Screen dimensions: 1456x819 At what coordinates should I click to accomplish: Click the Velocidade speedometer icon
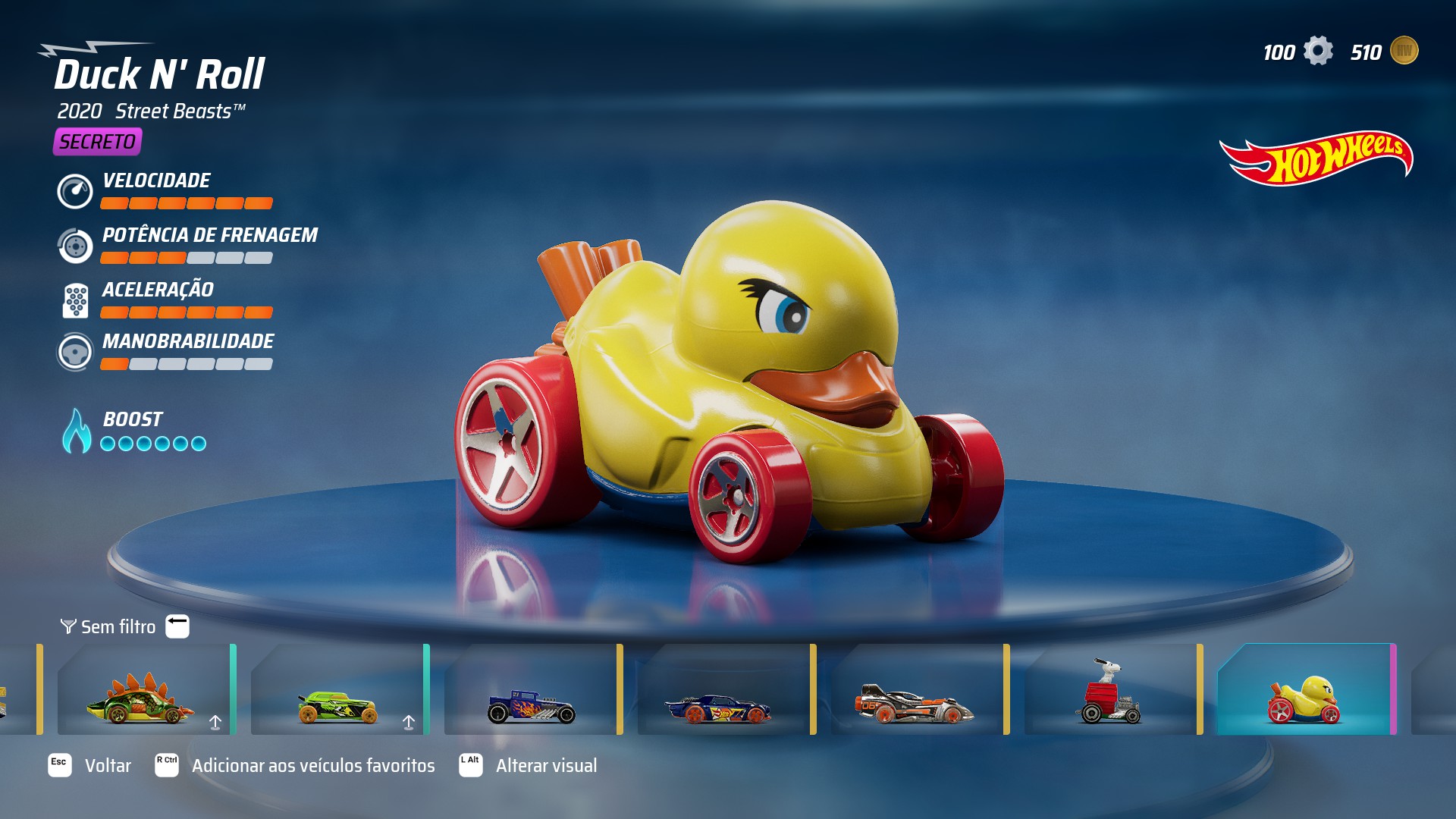(75, 190)
